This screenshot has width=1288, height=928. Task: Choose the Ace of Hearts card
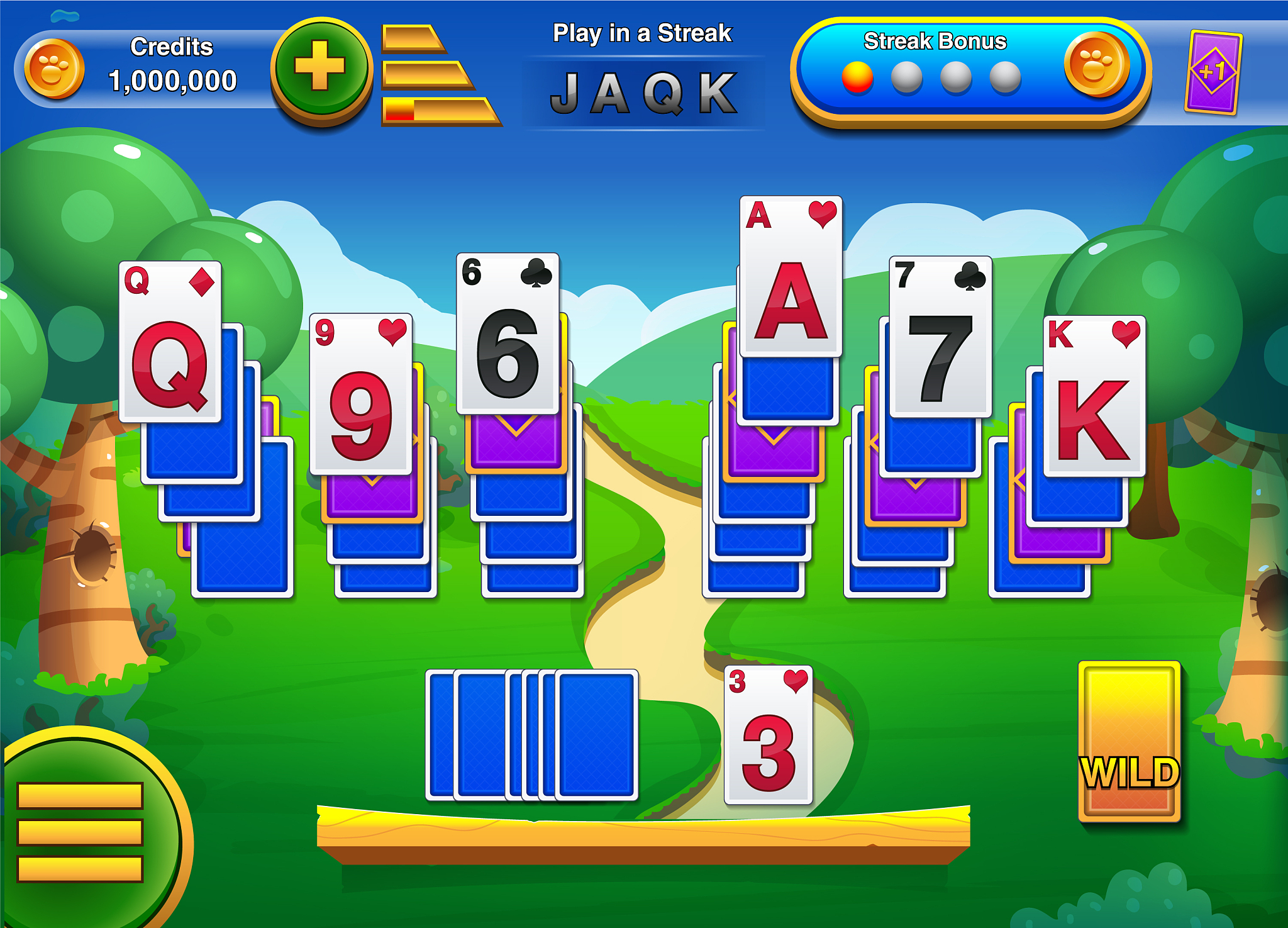coord(791,276)
